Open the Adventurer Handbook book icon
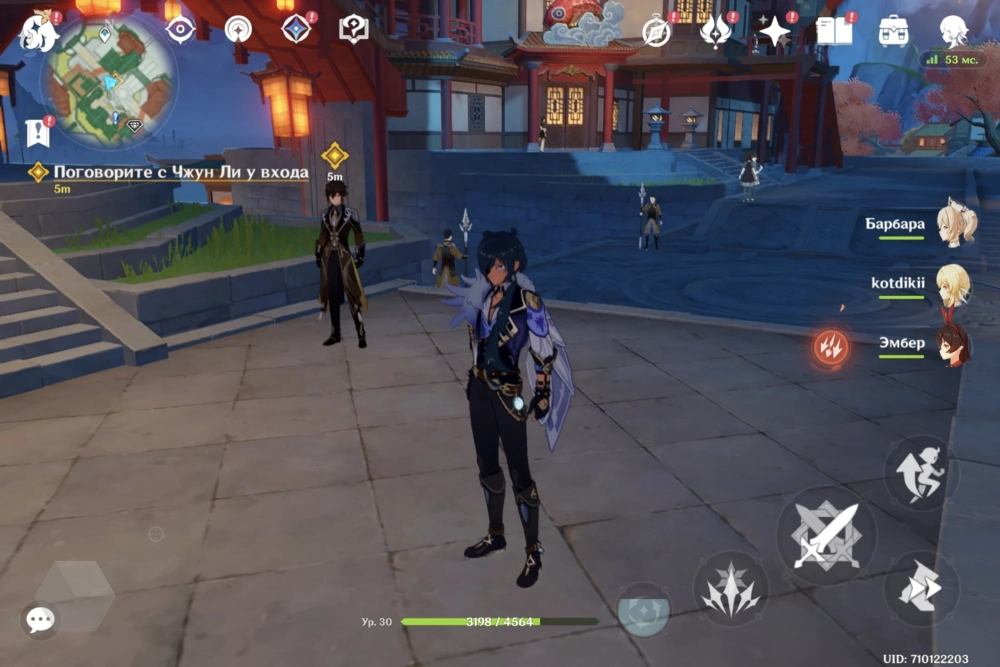This screenshot has height=667, width=1000. coord(834,31)
